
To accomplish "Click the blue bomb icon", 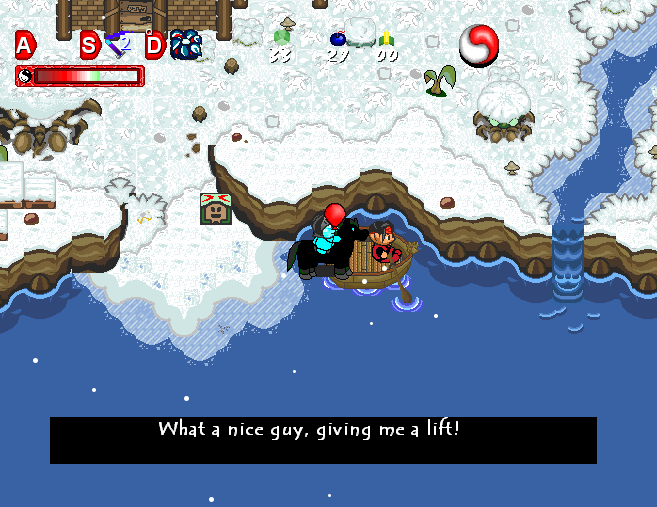I will pos(338,39).
